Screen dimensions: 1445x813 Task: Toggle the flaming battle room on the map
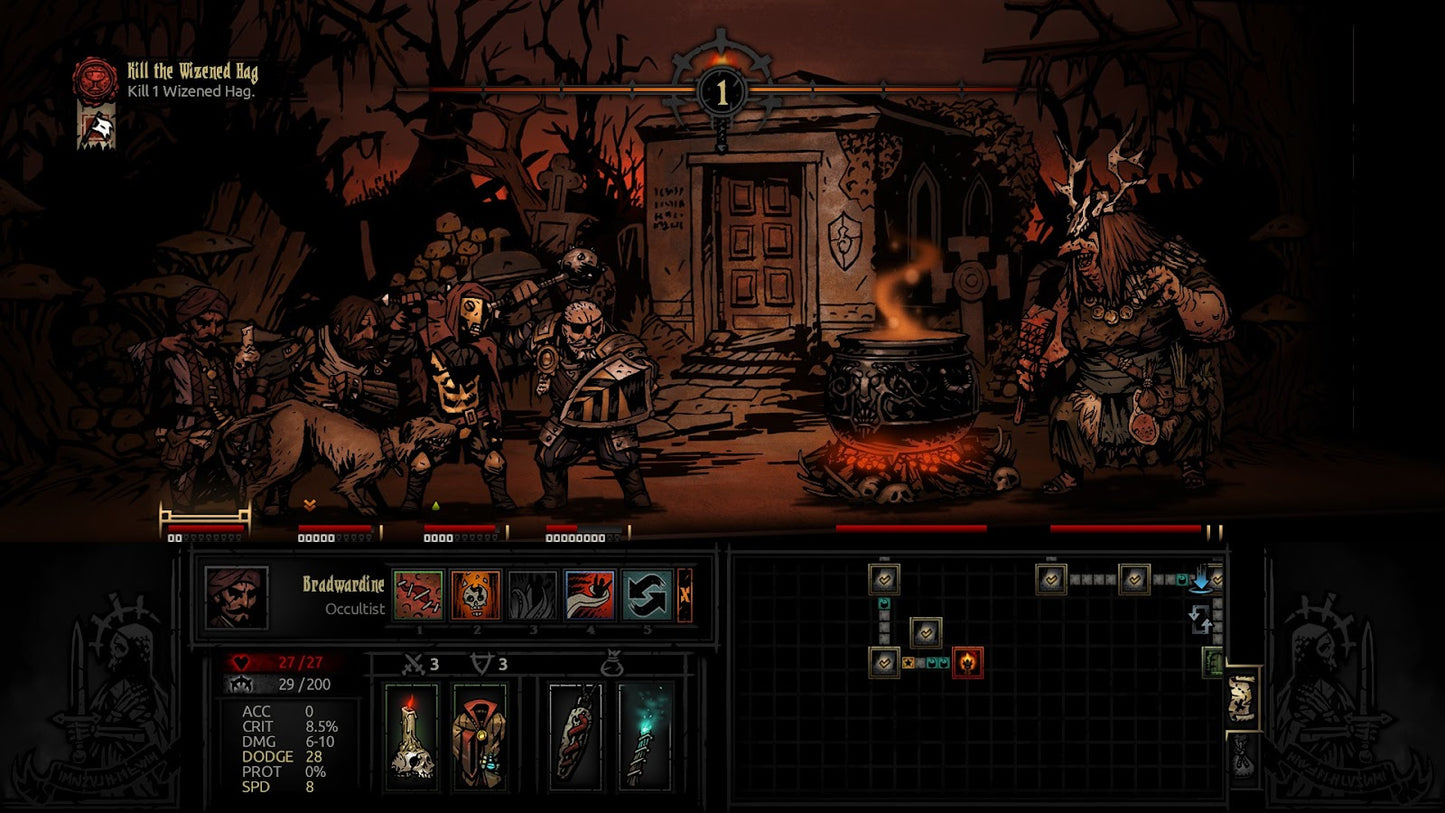[968, 663]
